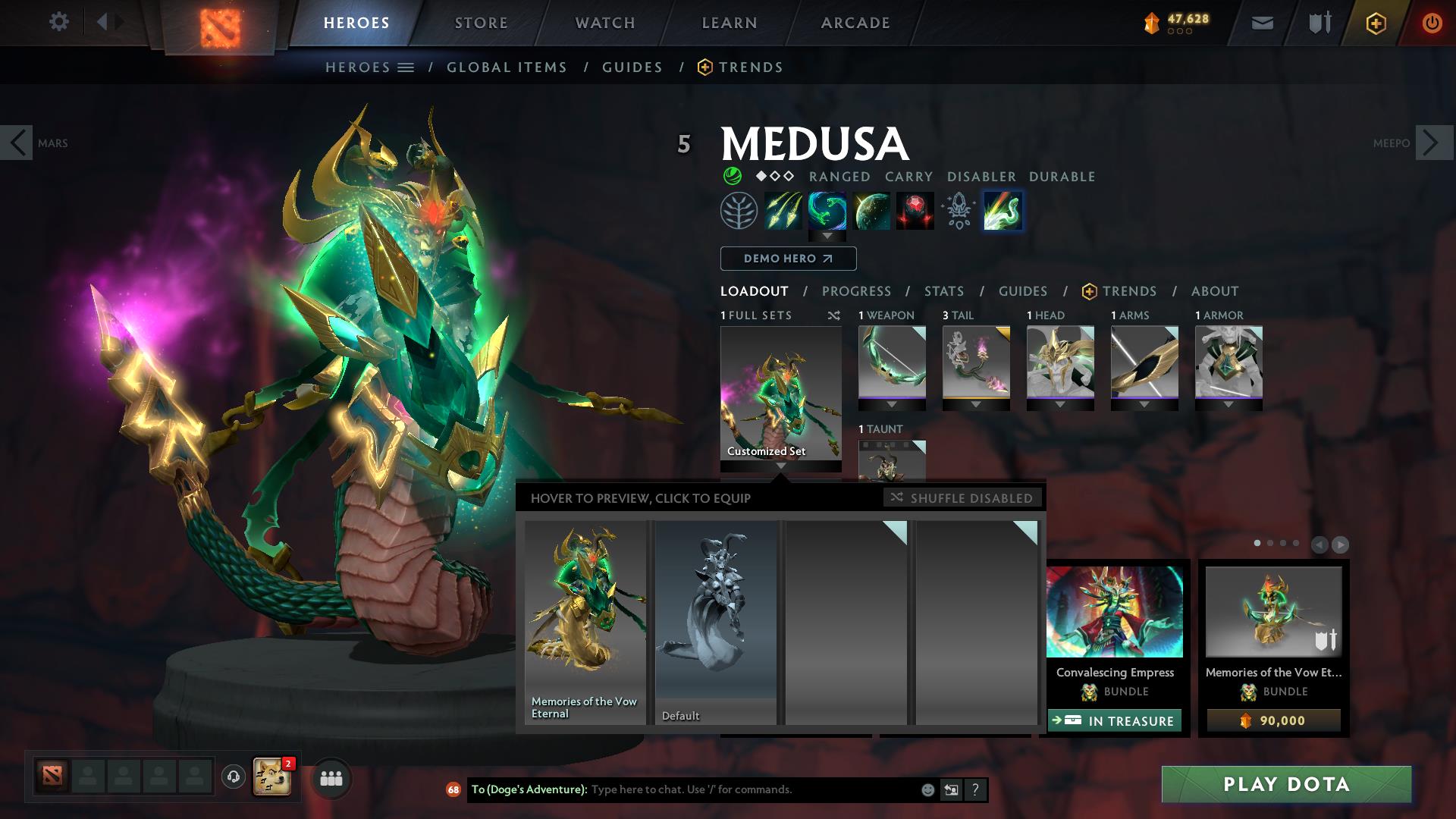
Task: Expand the weapon slot dropdown arrow
Action: coord(892,404)
